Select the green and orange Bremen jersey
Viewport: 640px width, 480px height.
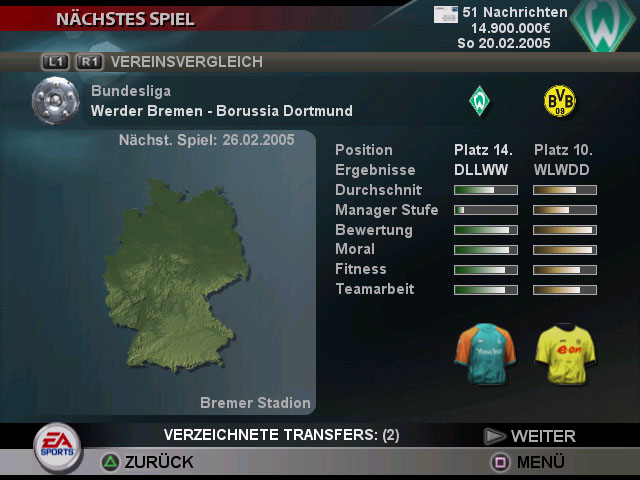(484, 353)
